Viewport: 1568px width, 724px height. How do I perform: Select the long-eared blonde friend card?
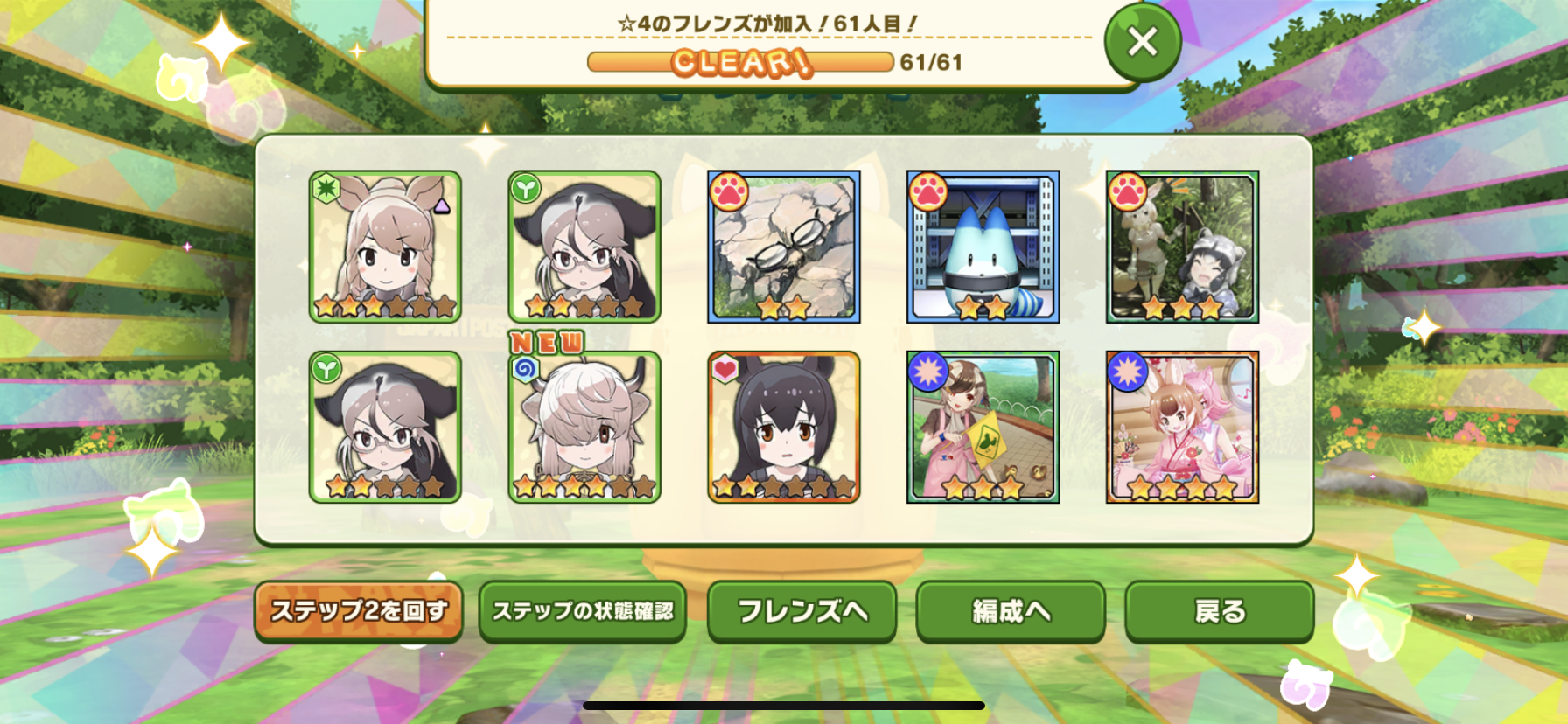(385, 247)
